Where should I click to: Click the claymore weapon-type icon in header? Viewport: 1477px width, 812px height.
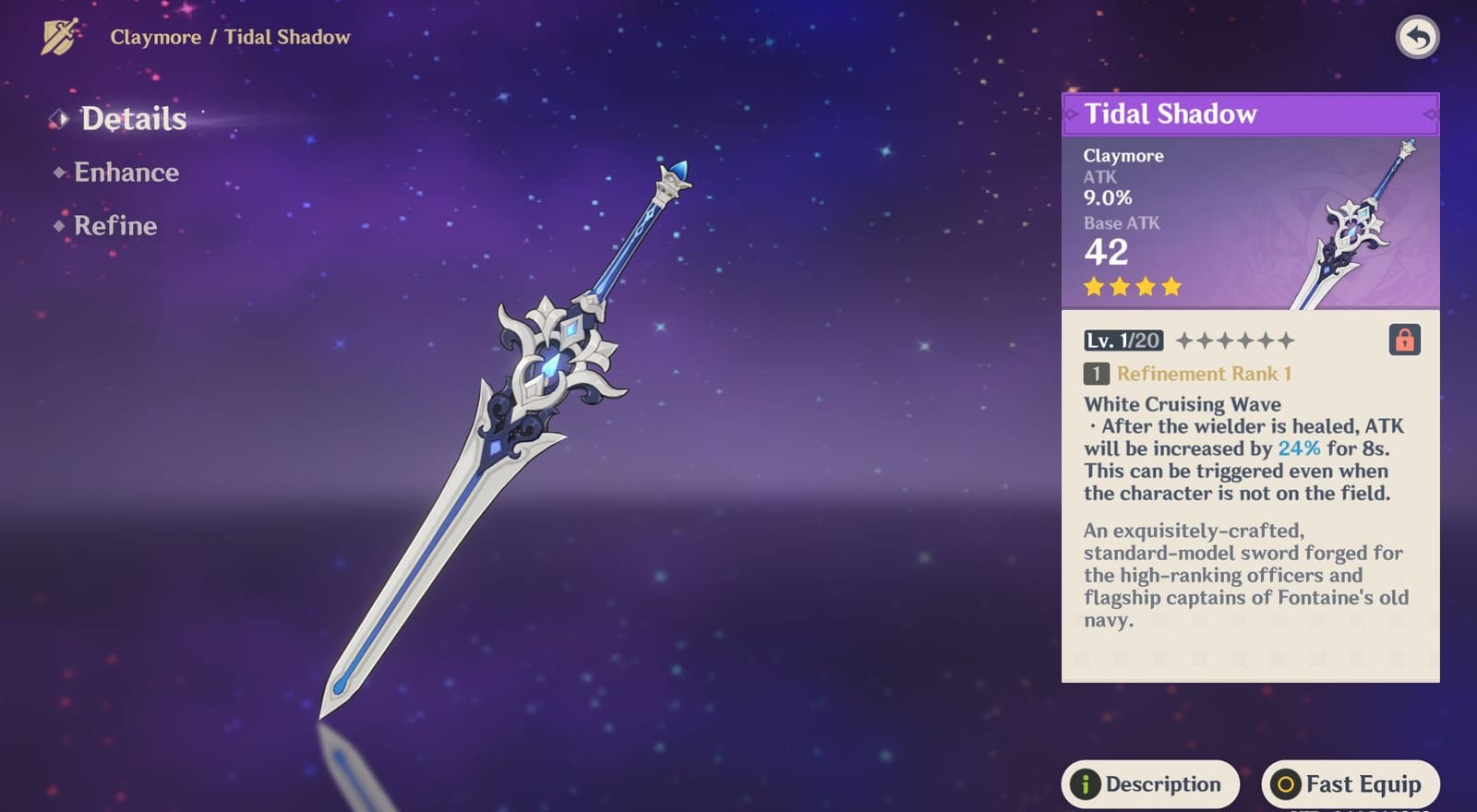click(x=57, y=35)
